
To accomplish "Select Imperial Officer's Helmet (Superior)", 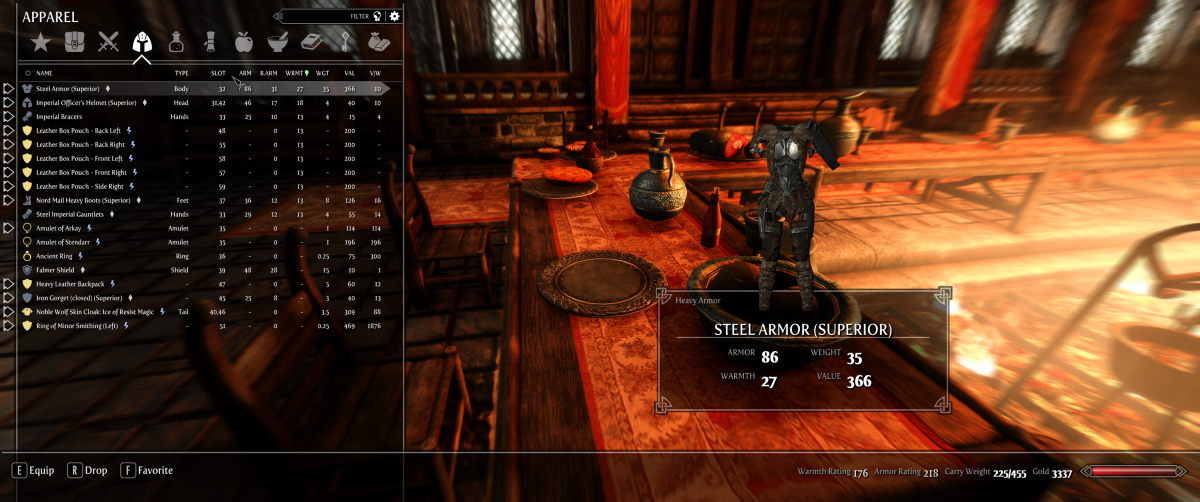I will 86,102.
